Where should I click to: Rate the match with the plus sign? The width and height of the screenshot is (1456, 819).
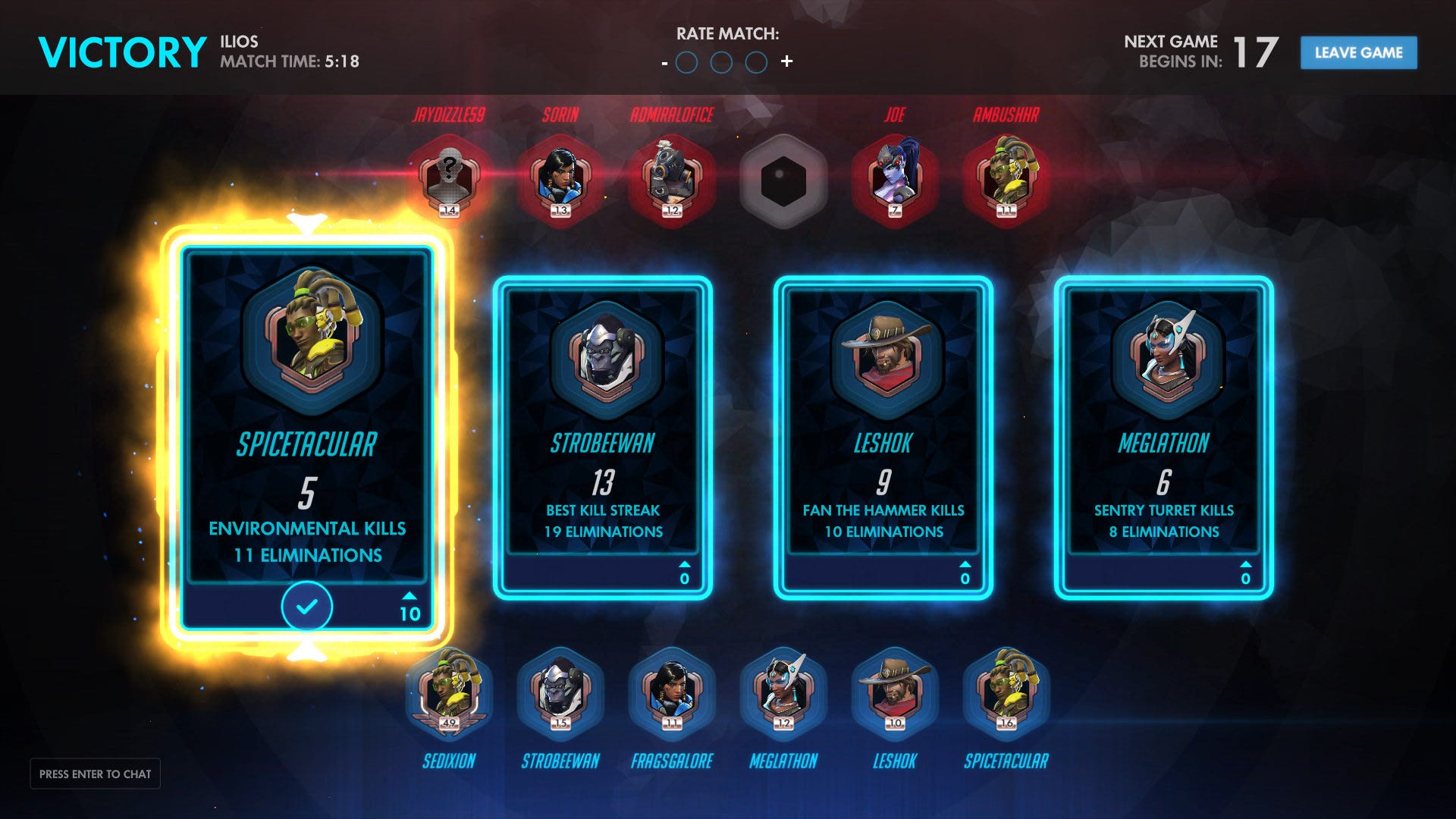click(x=787, y=61)
